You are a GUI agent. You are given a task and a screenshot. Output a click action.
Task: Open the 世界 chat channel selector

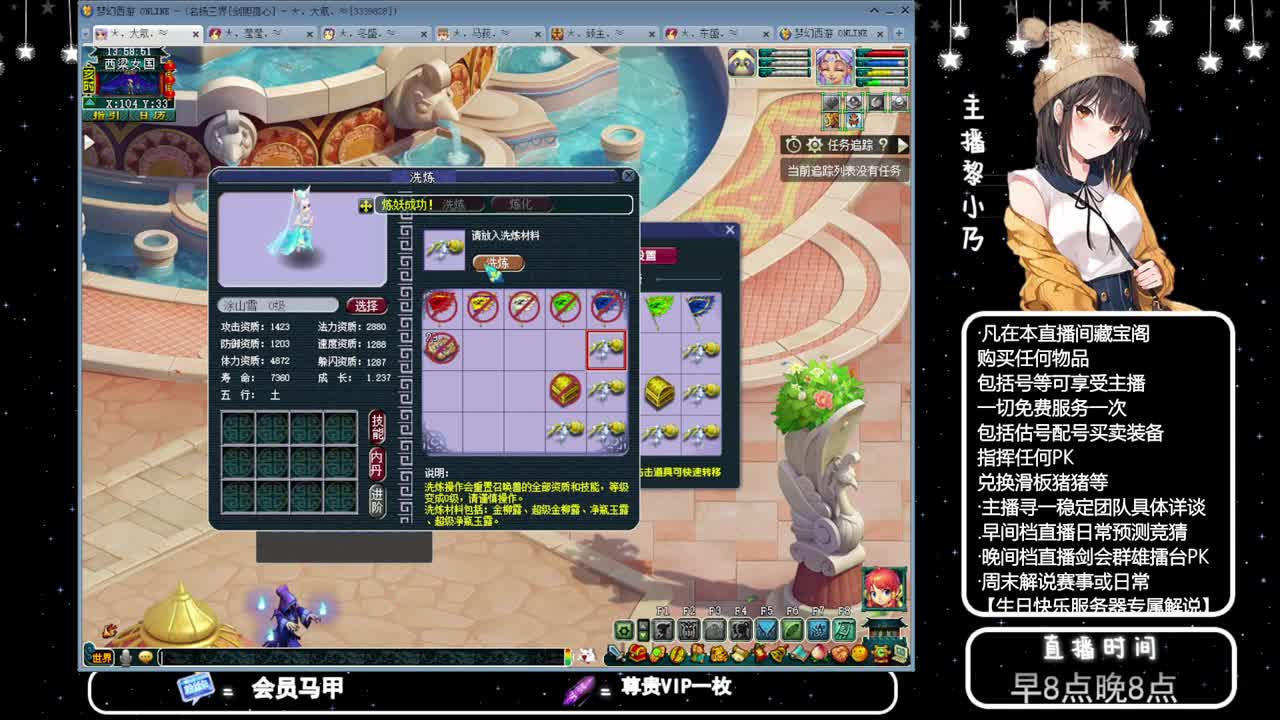(x=101, y=655)
